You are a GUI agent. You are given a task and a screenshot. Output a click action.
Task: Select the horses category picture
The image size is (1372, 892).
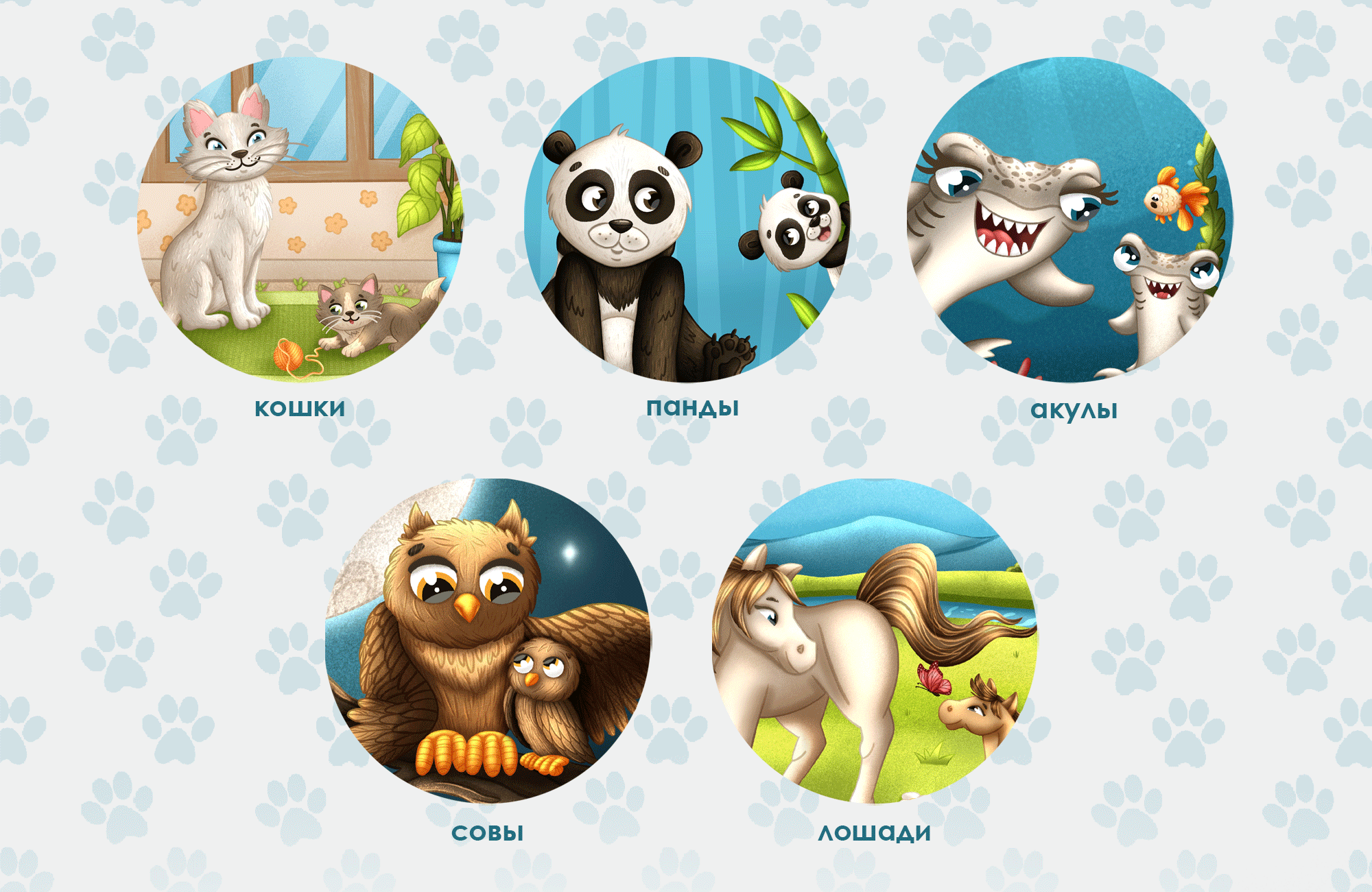pos(875,640)
